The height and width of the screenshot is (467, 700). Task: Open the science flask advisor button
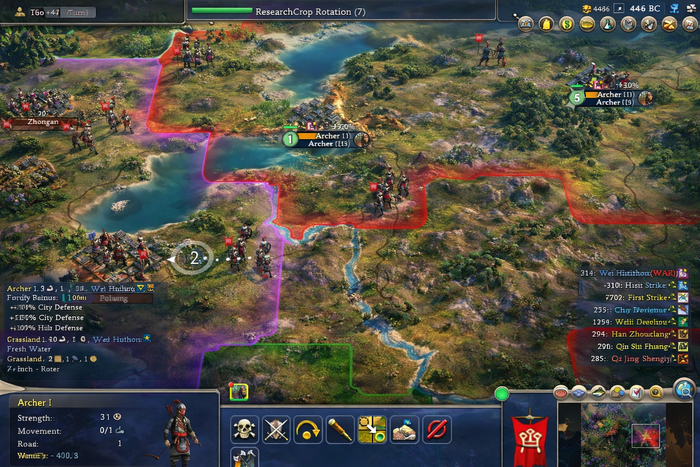coord(607,23)
